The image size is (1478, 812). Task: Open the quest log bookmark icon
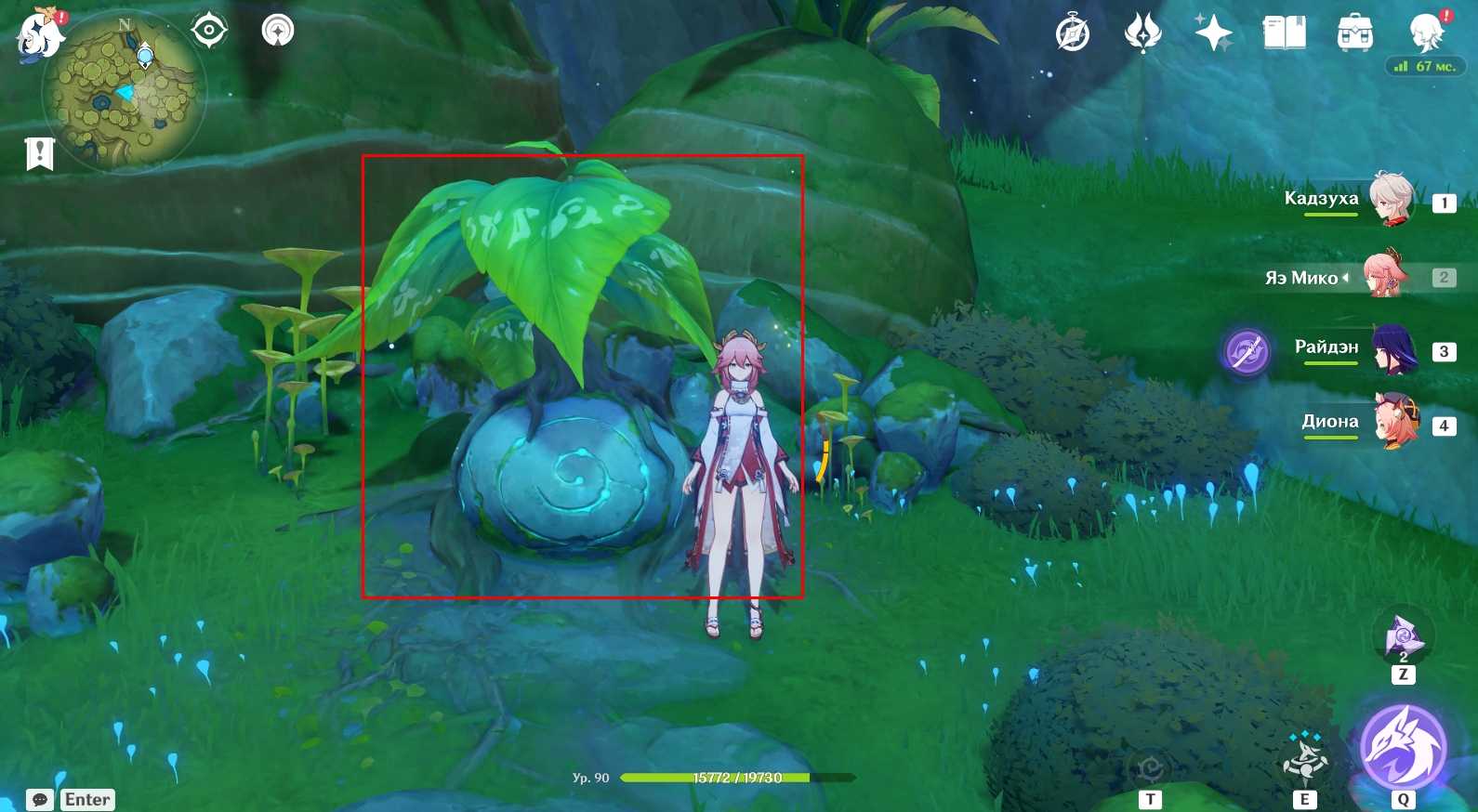(40, 154)
